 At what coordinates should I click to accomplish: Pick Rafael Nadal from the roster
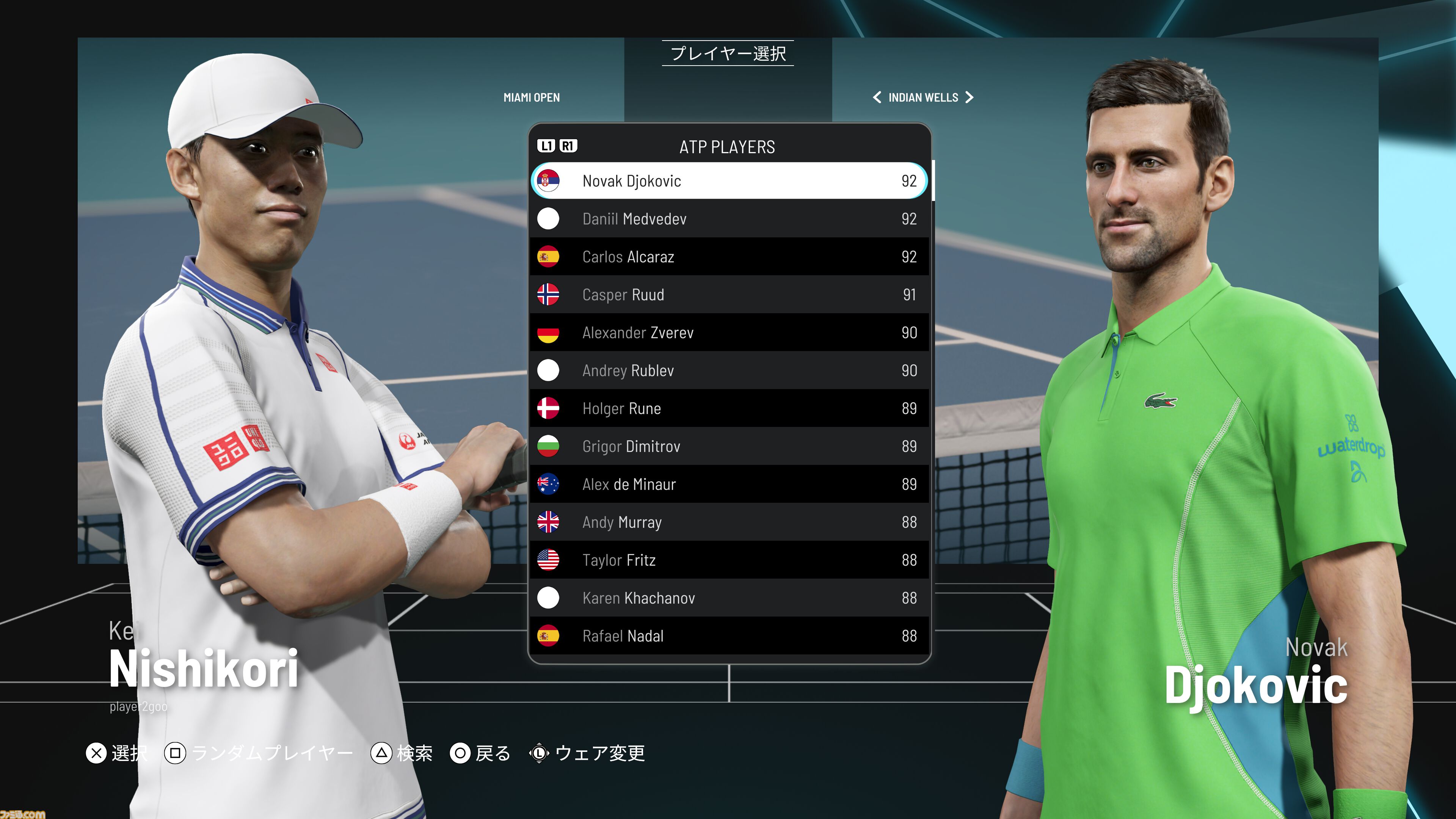728,635
